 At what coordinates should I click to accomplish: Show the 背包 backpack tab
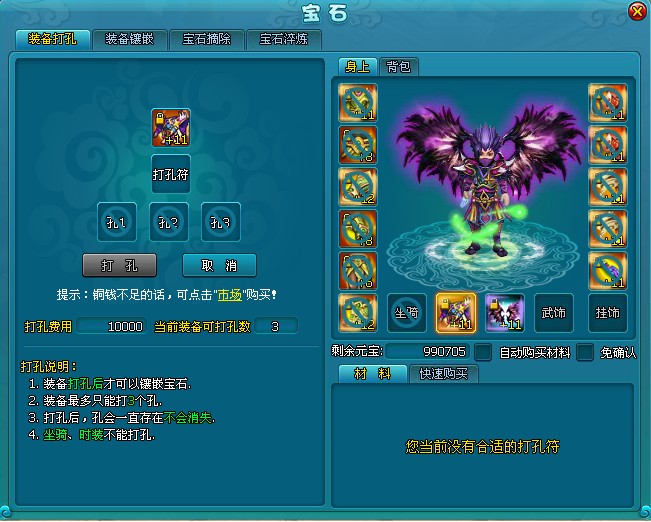pyautogui.click(x=400, y=67)
